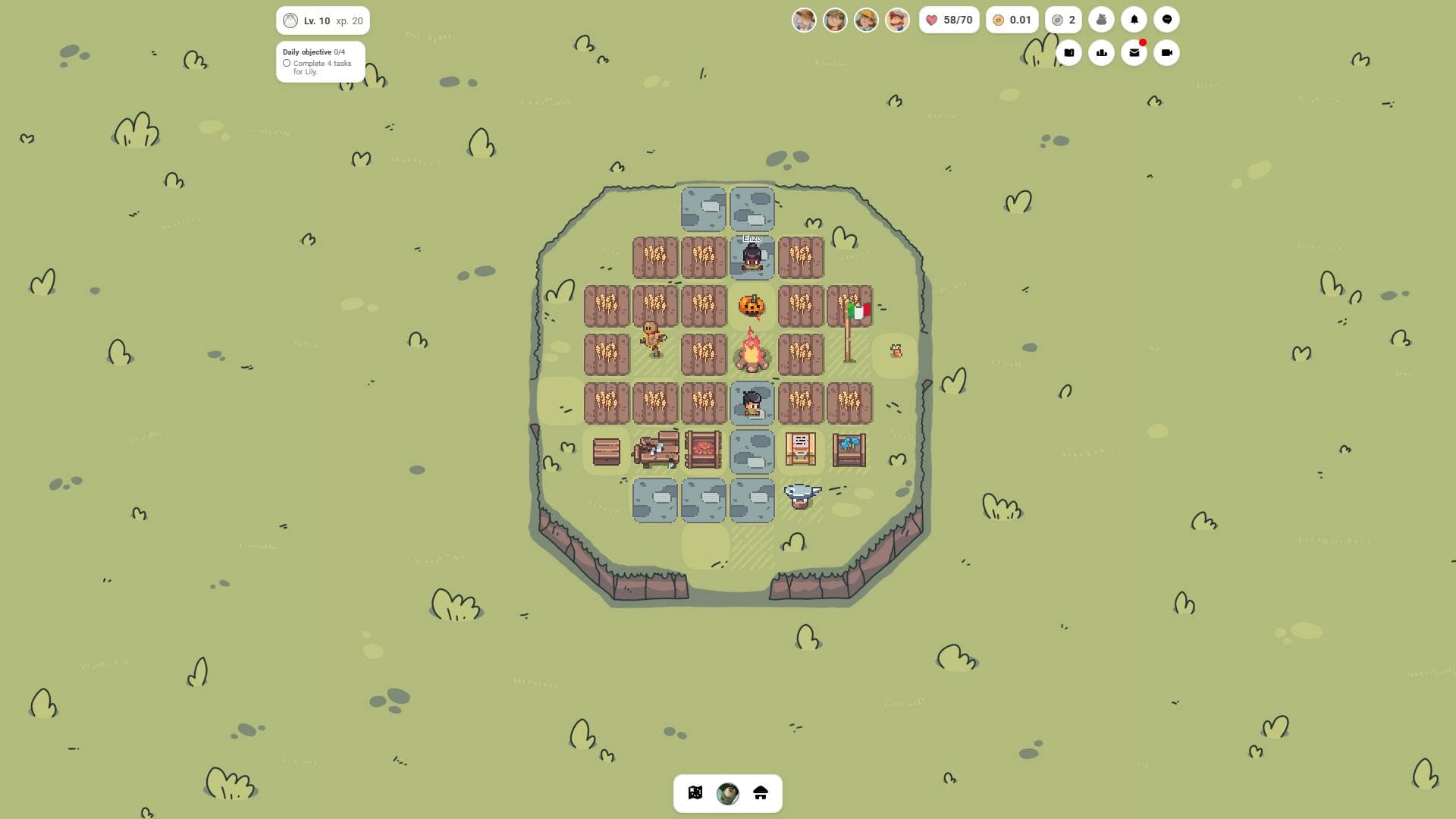Click the video camera icon in top right
Viewport: 1456px width, 819px height.
coord(1166,52)
